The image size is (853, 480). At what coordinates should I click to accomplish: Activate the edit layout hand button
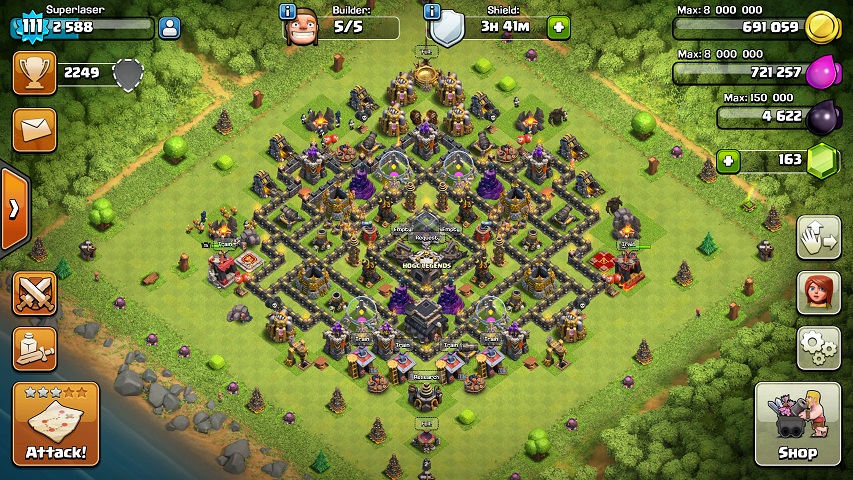818,238
